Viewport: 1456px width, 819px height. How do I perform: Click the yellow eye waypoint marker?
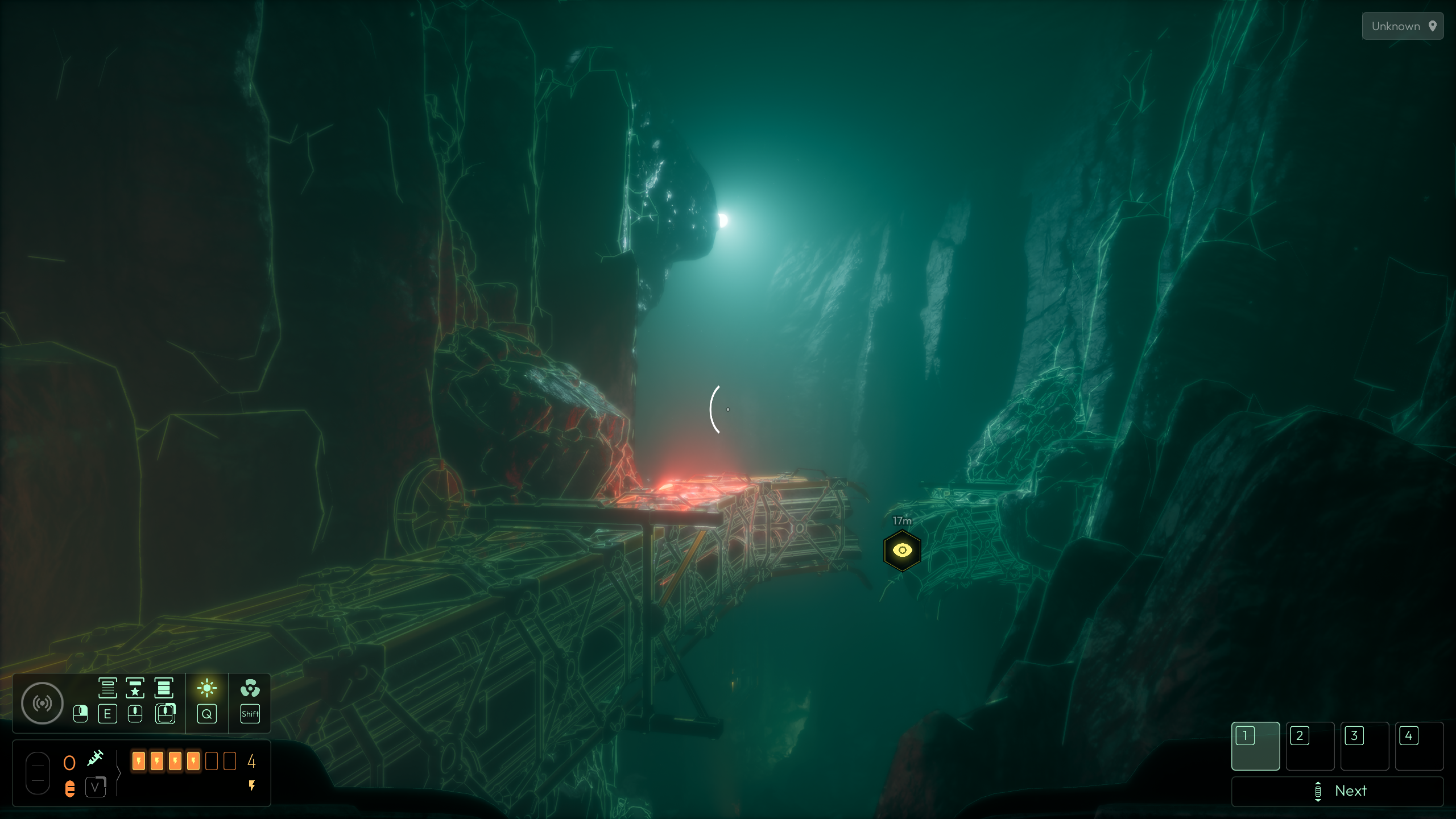pos(902,551)
